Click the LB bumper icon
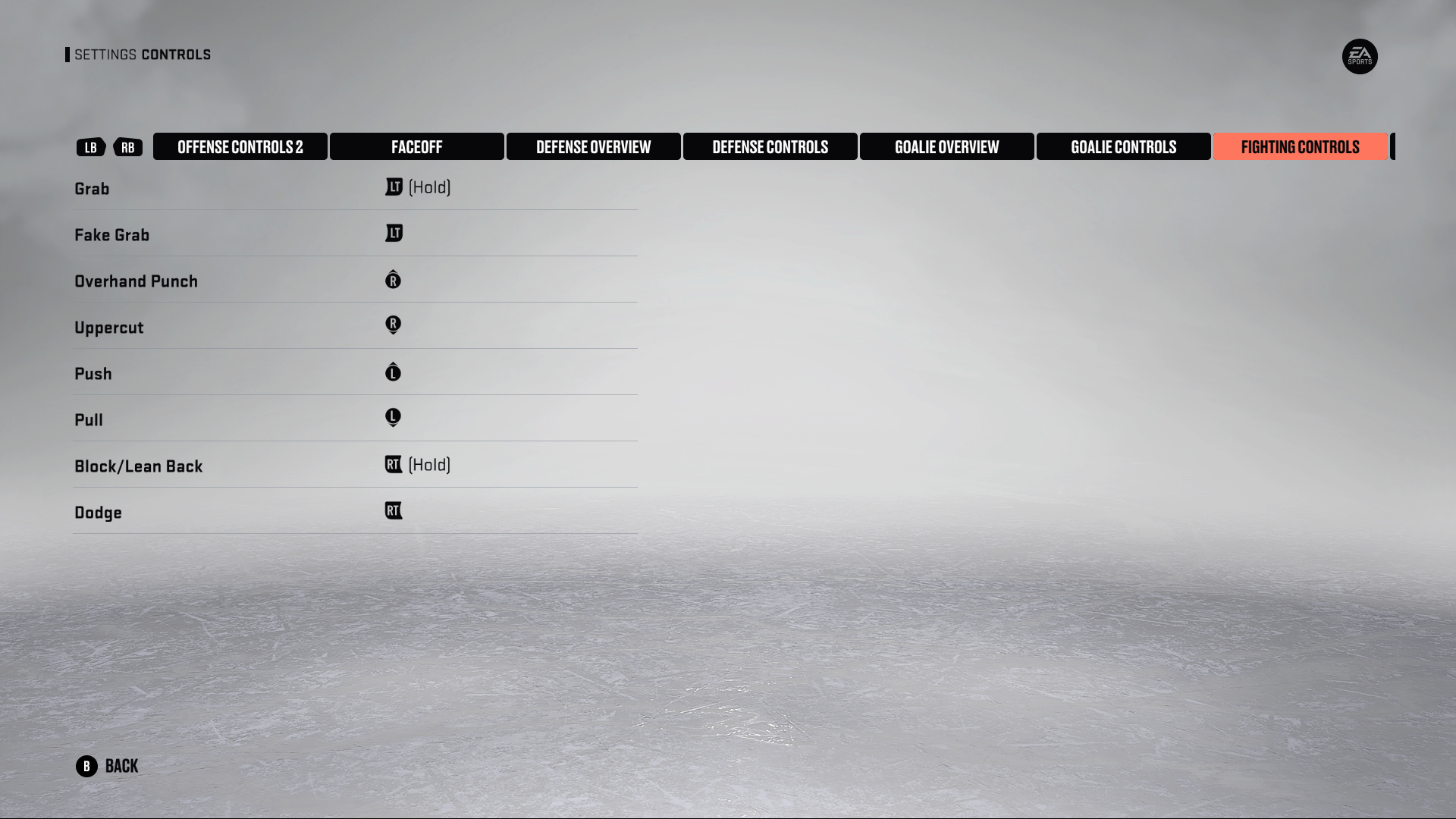 pos(90,147)
